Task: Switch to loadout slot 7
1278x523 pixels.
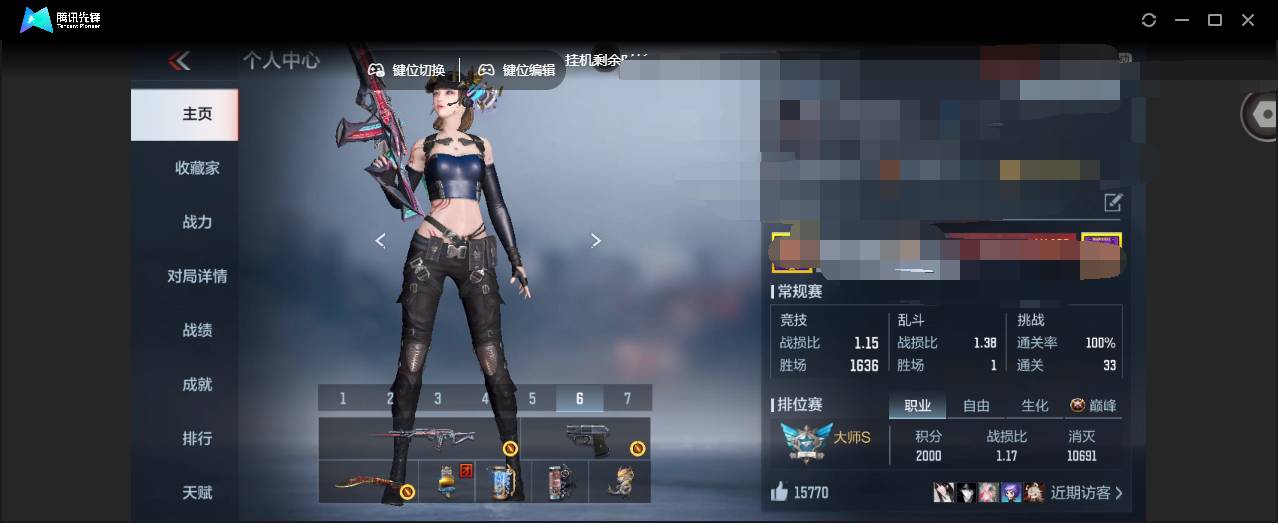Action: click(x=627, y=398)
